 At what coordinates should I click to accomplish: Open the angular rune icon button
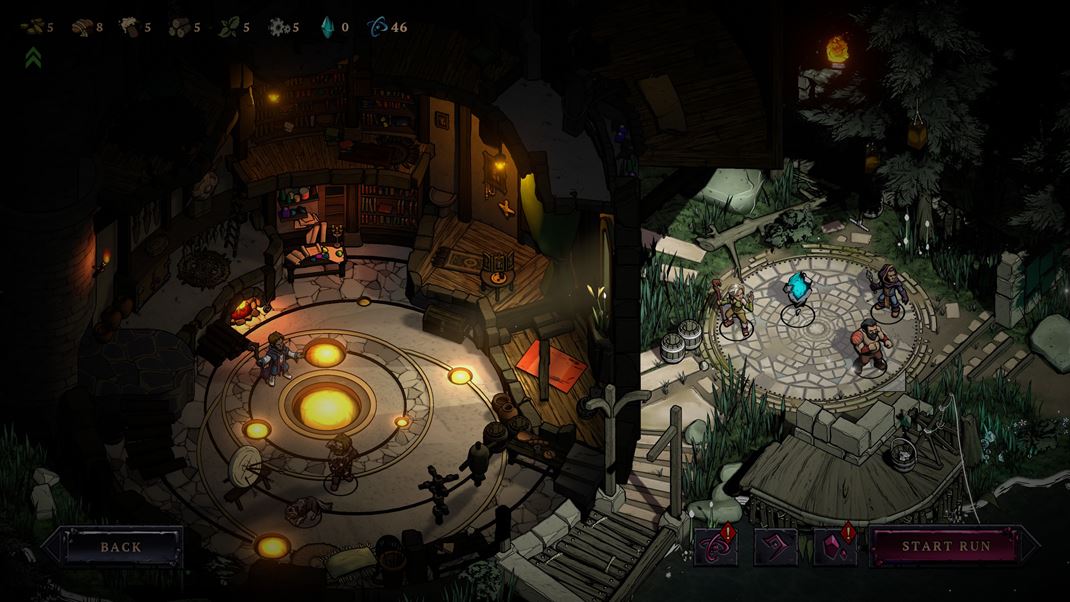click(775, 548)
